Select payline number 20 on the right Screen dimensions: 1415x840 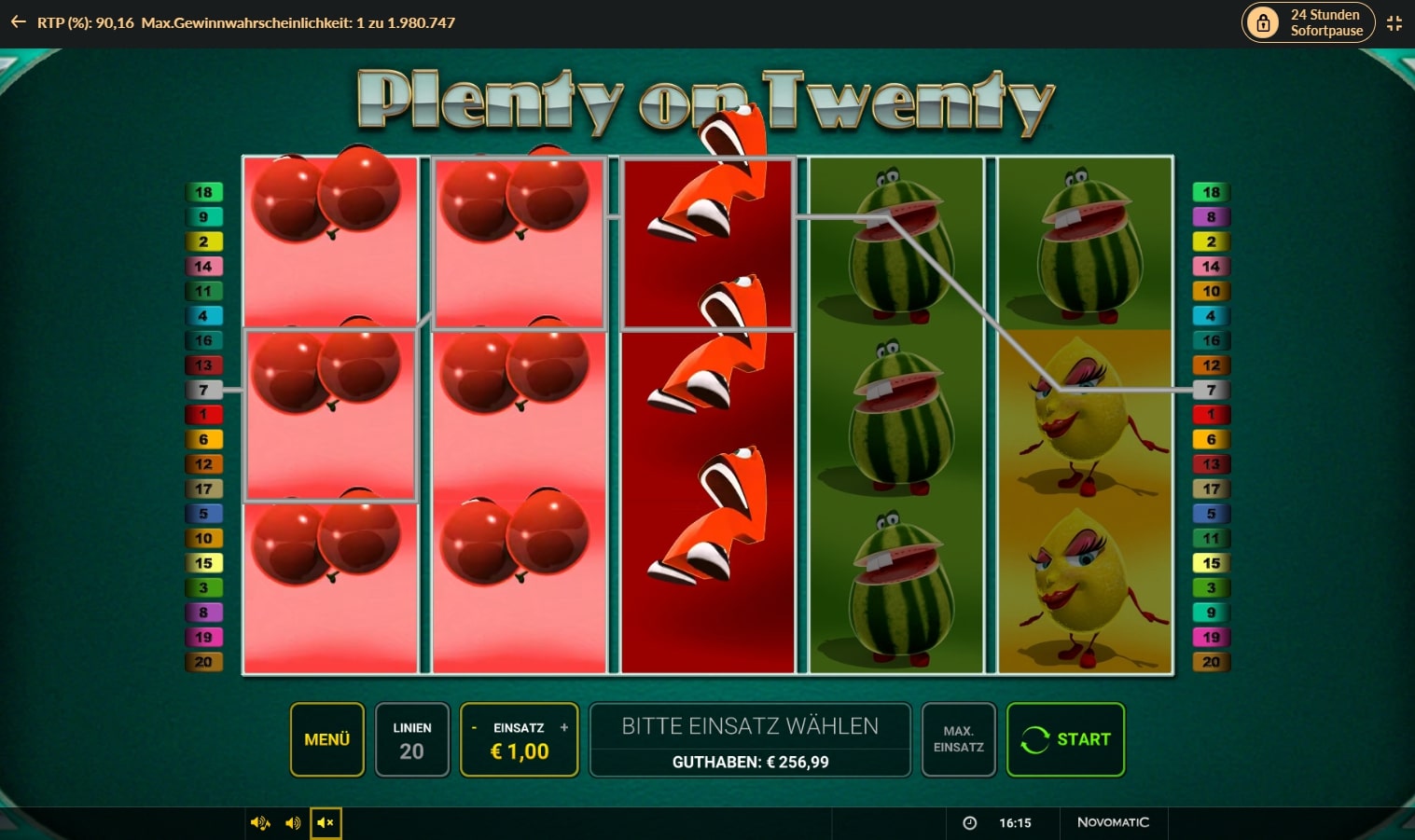pos(1211,662)
